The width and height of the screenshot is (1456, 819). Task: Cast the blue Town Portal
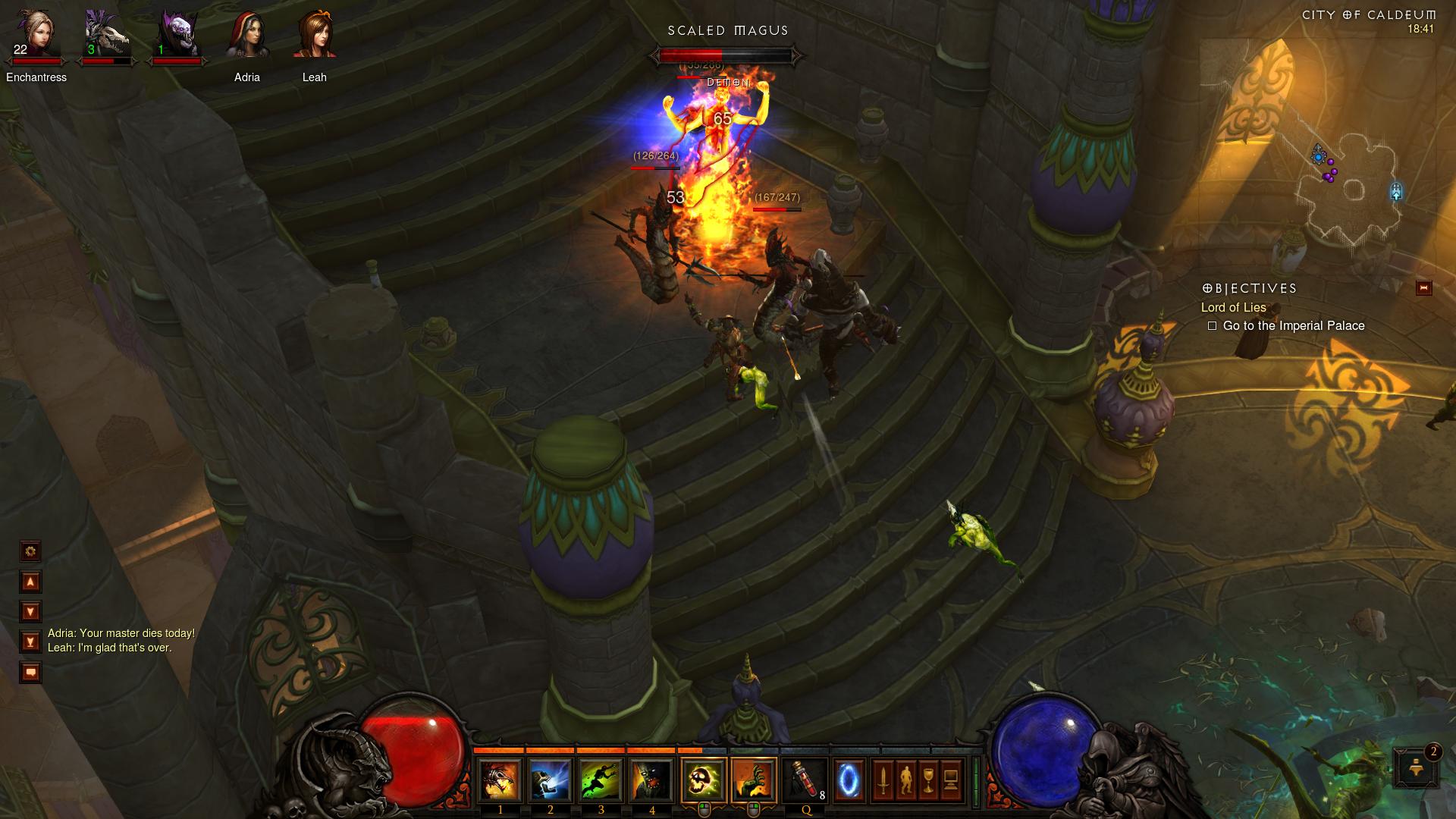point(849,780)
